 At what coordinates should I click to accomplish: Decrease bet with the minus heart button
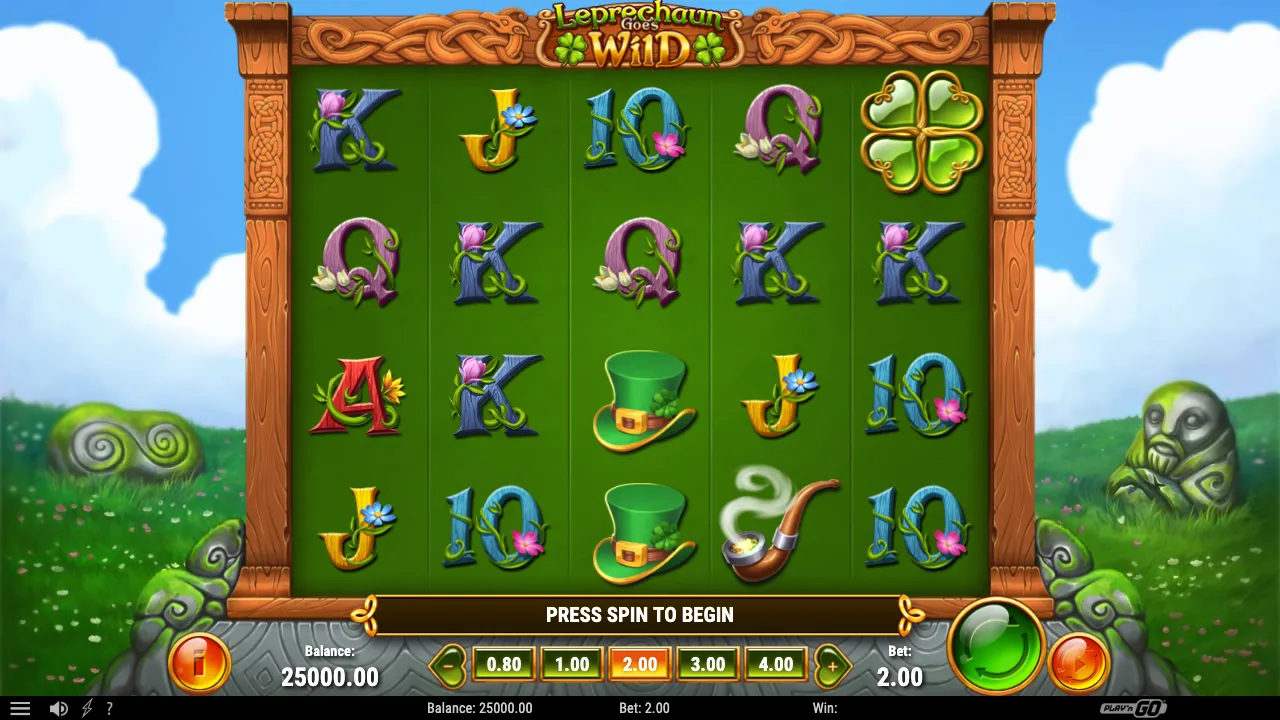point(449,663)
